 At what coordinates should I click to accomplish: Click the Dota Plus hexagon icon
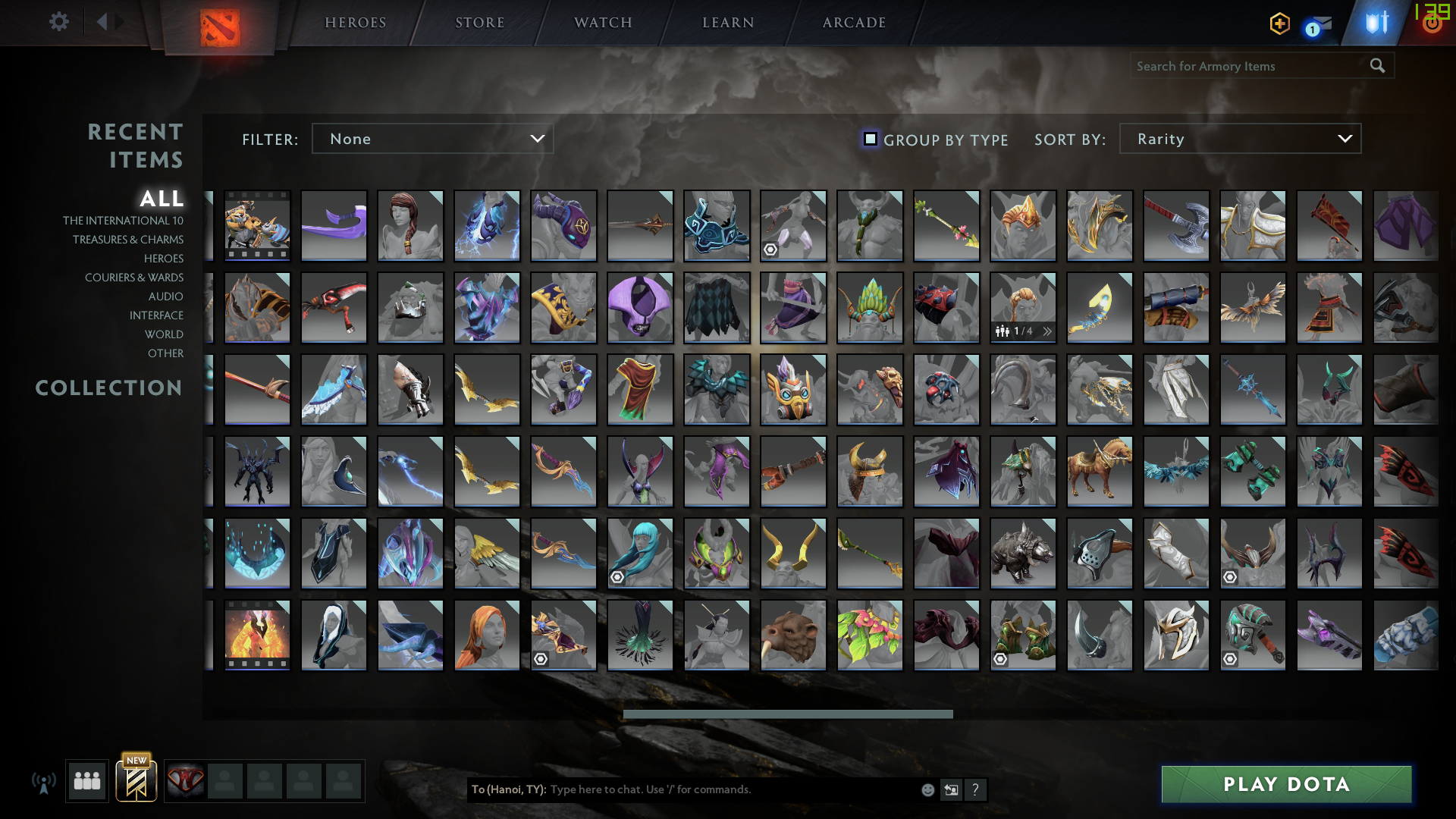click(x=1279, y=24)
